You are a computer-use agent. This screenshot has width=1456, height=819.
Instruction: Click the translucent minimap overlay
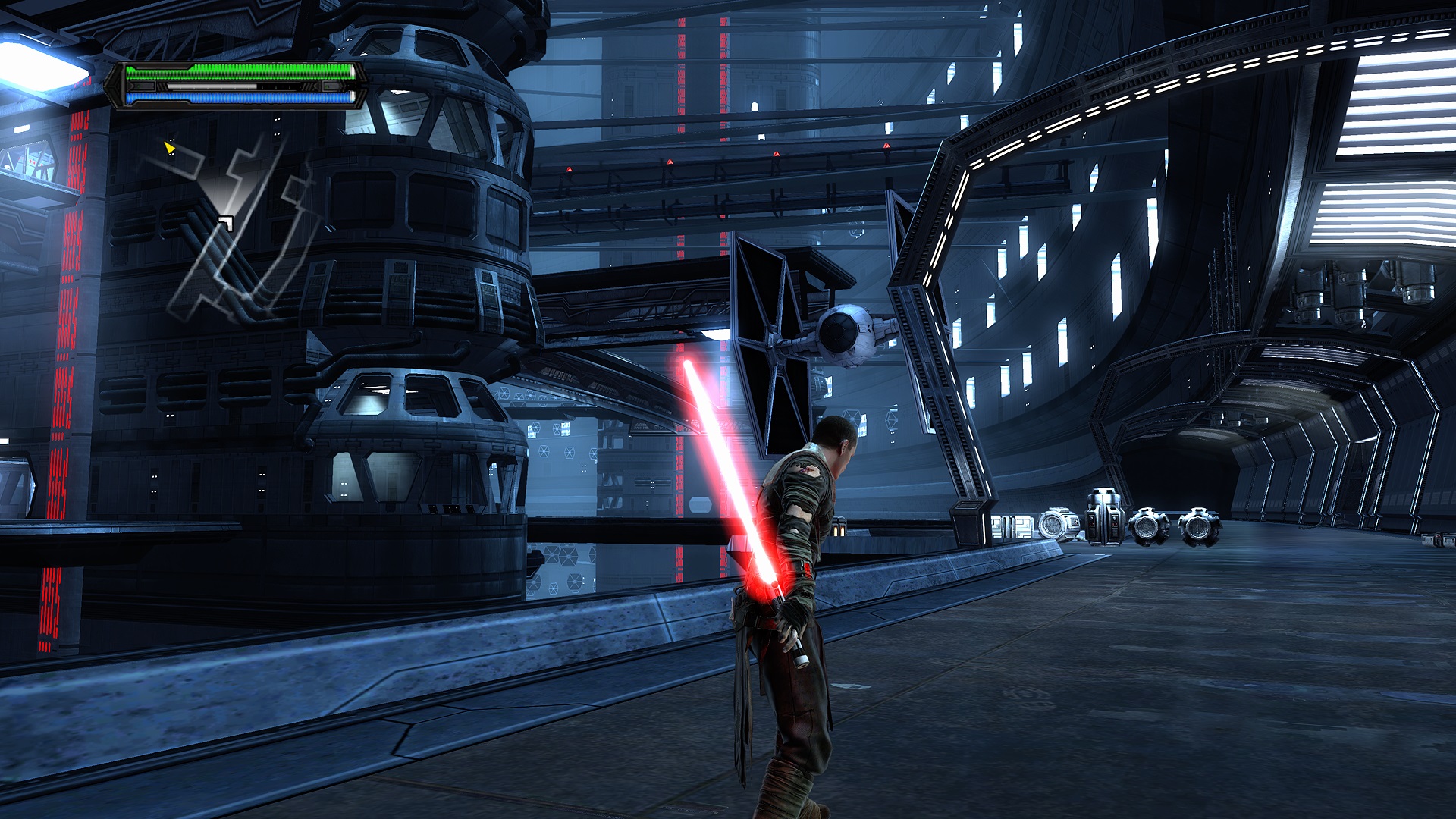click(235, 227)
